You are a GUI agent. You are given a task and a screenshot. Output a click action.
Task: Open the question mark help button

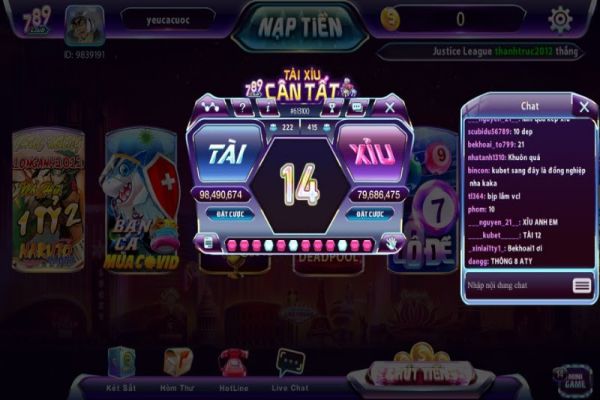pos(242,106)
